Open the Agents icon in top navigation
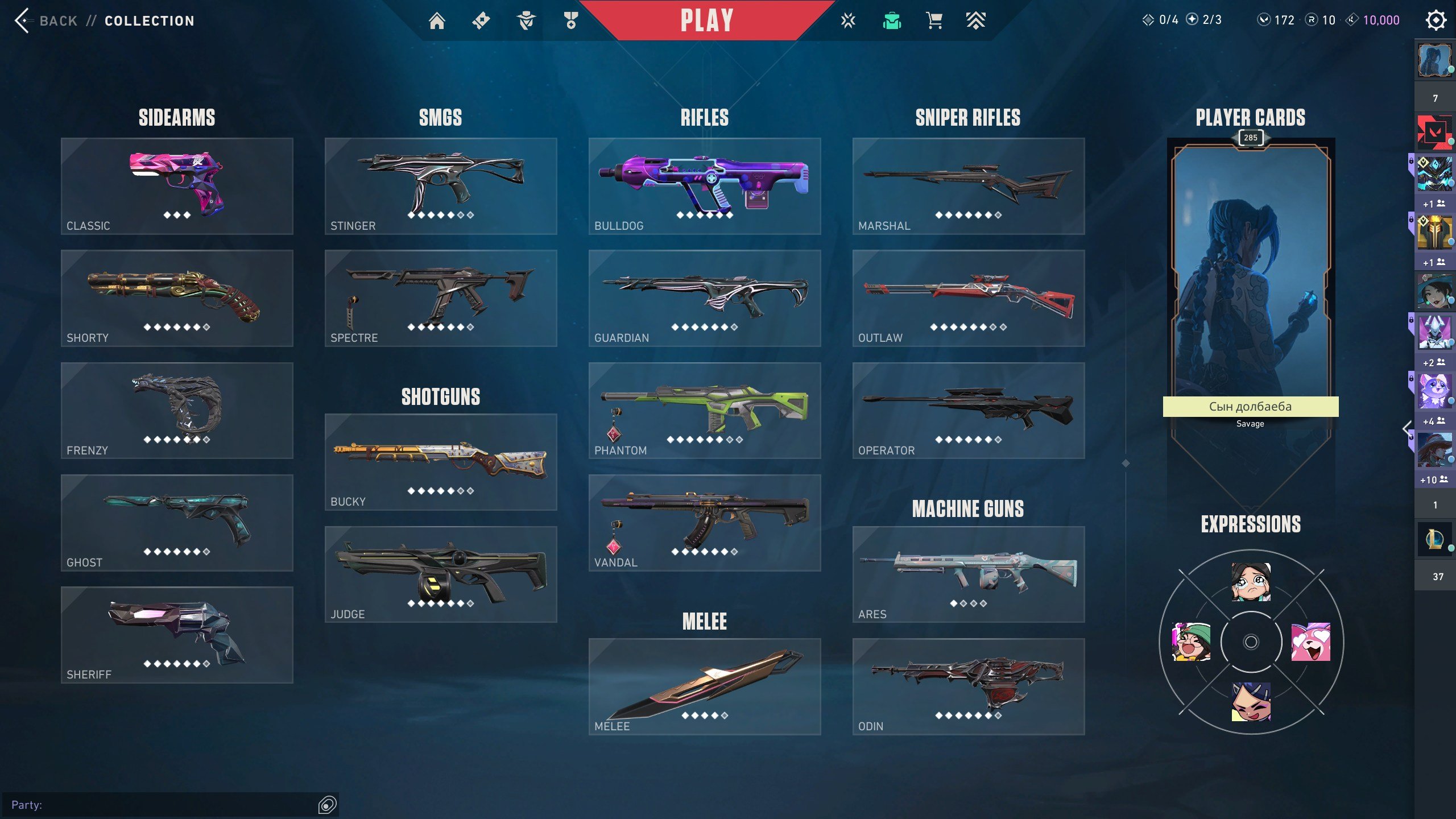This screenshot has height=819, width=1456. (x=526, y=20)
